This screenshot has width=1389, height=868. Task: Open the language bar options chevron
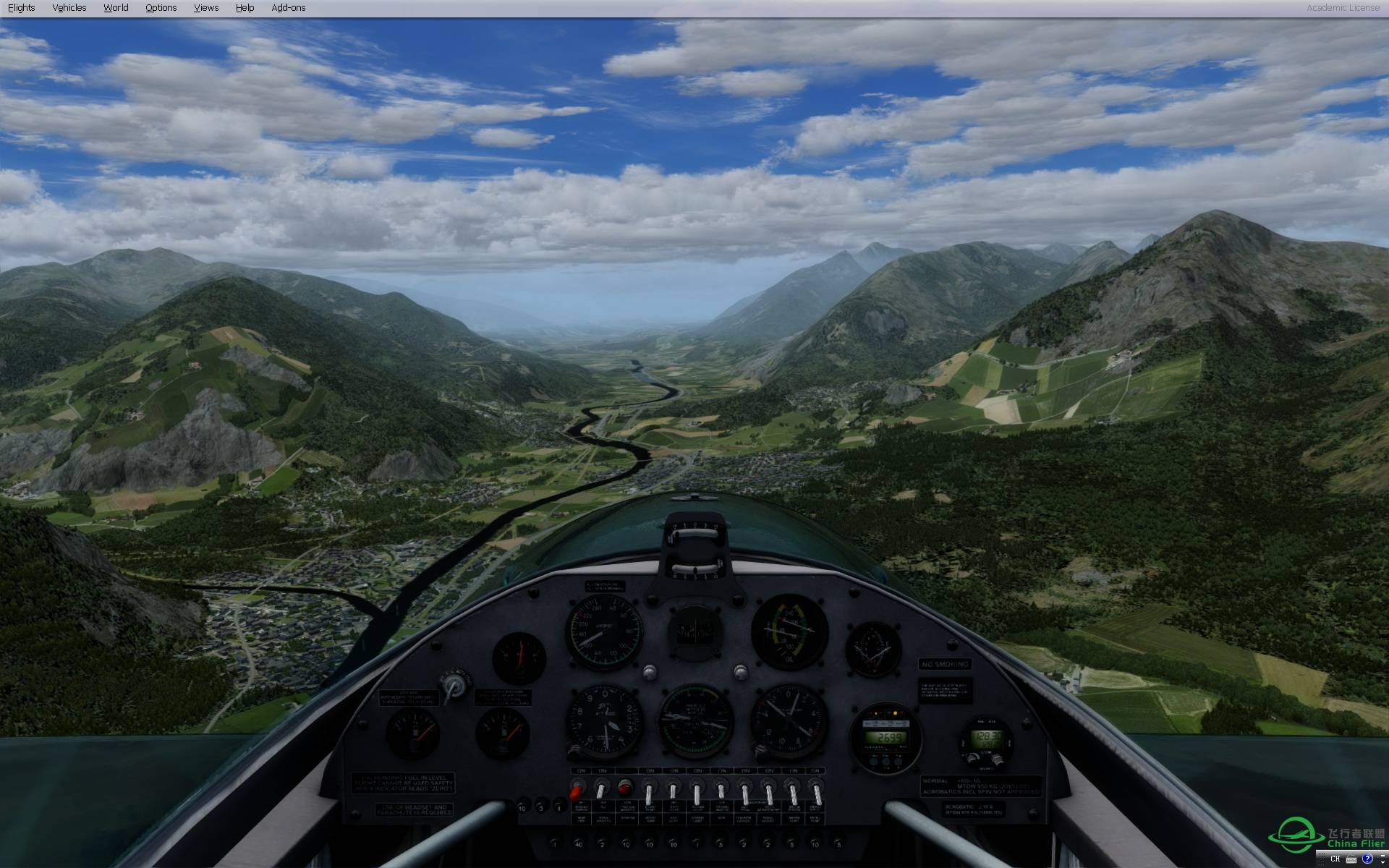pyautogui.click(x=1383, y=863)
